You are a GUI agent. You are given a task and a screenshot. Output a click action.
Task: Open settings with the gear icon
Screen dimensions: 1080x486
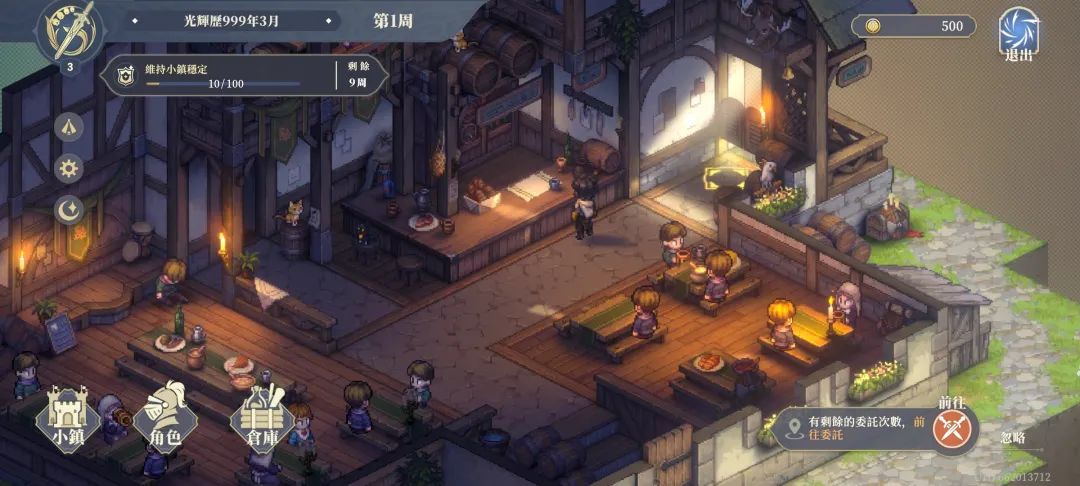pyautogui.click(x=69, y=168)
